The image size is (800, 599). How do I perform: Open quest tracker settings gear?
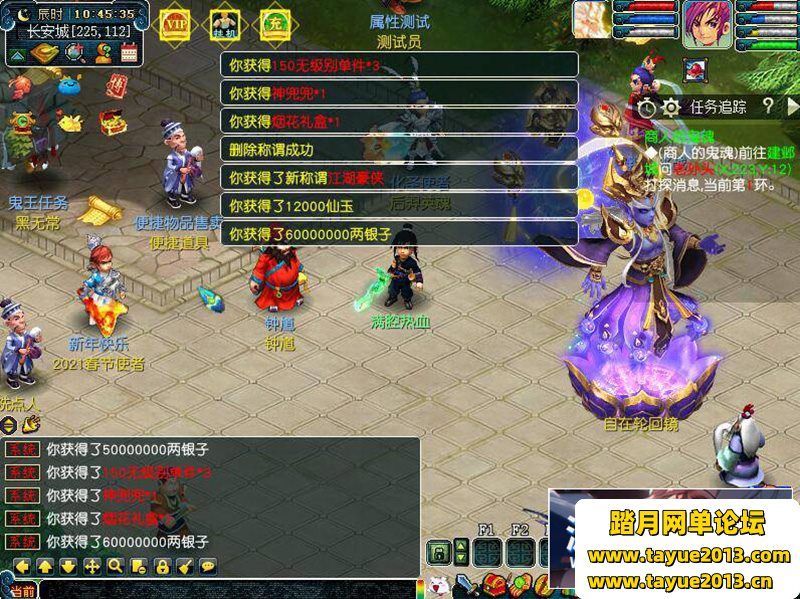click(x=671, y=106)
